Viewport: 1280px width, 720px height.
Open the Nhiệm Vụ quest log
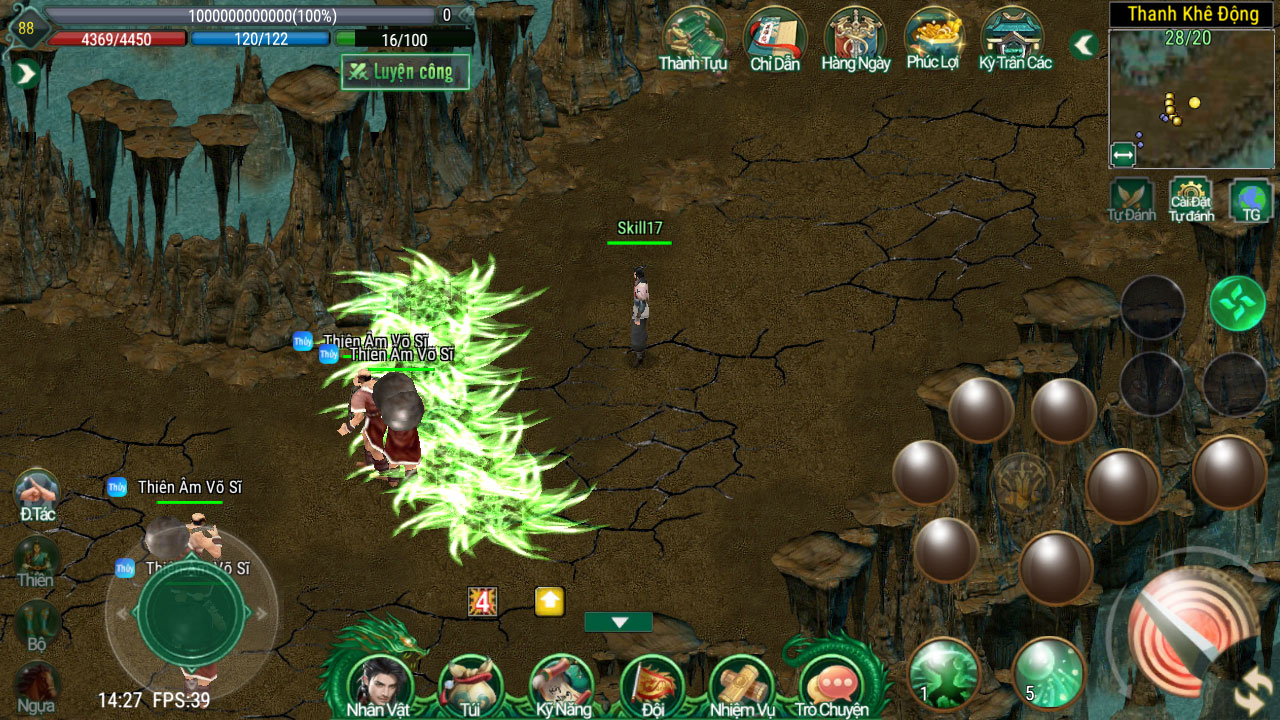click(x=742, y=684)
